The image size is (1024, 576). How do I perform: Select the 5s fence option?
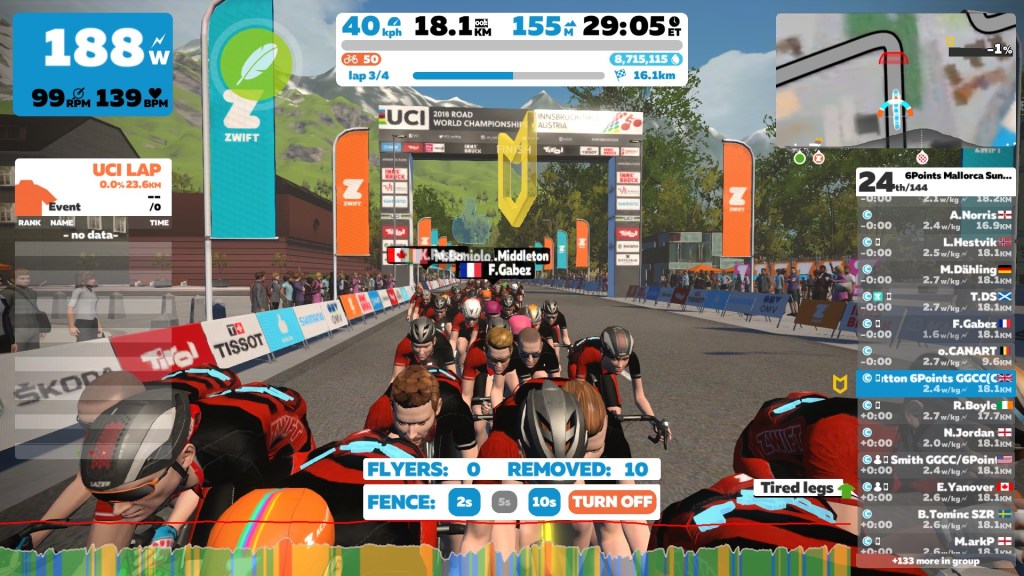click(x=505, y=501)
